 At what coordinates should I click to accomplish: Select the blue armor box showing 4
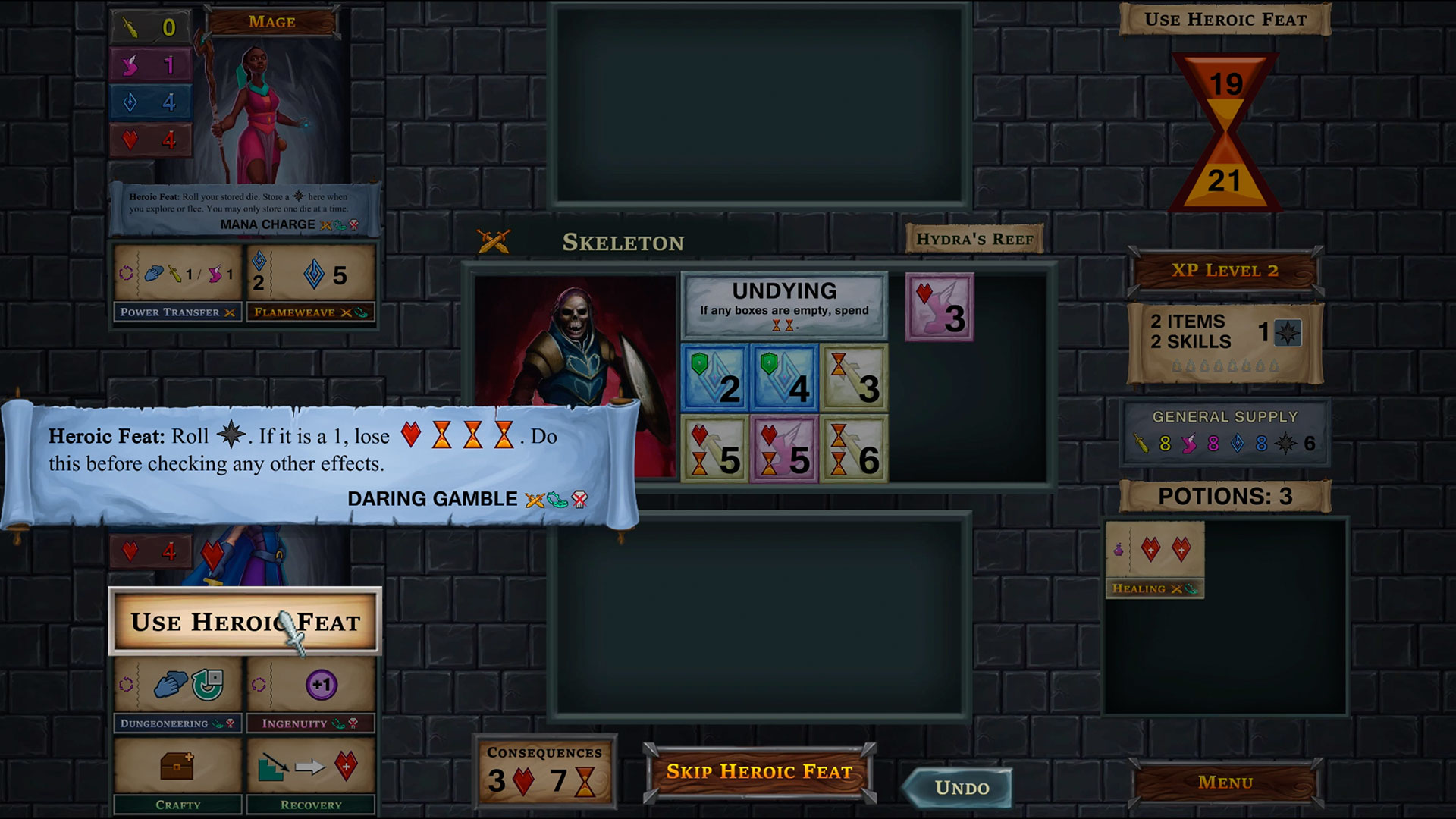783,379
